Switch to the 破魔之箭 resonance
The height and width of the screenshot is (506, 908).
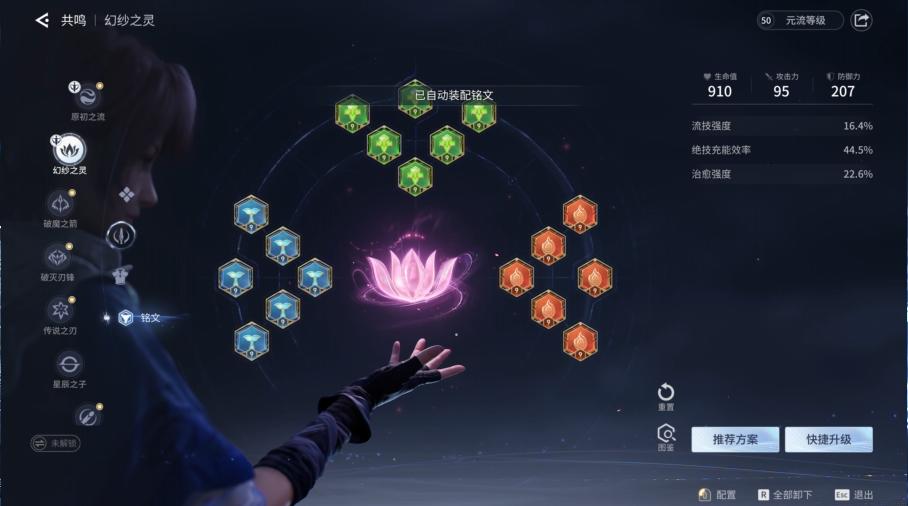[x=59, y=203]
